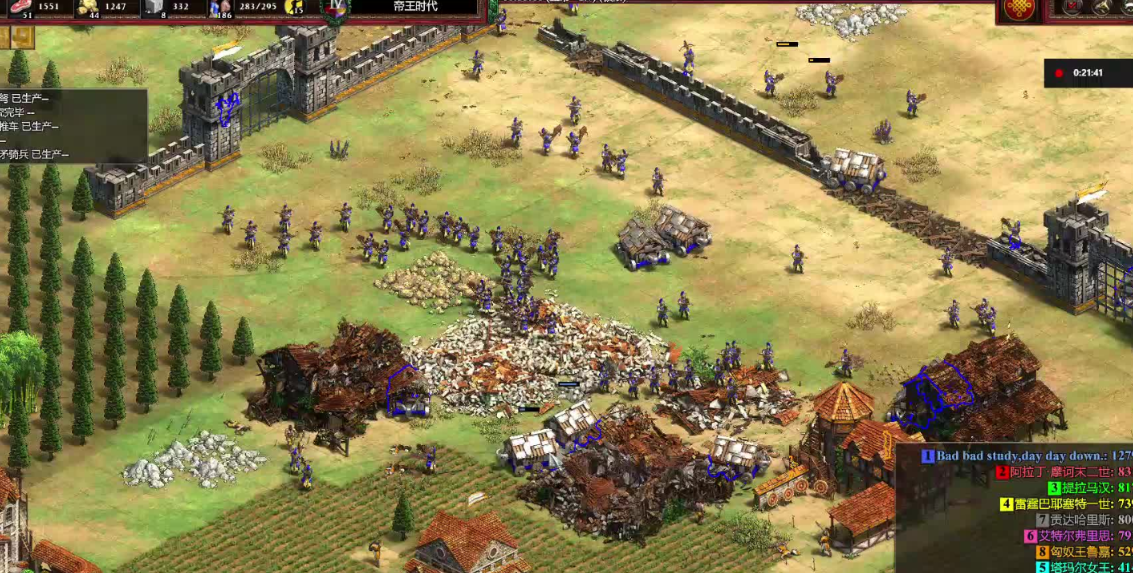This screenshot has height=573, width=1133.
Task: Choose player 7 贡达哈里斯 in the scoreboard
Action: coord(1078,520)
